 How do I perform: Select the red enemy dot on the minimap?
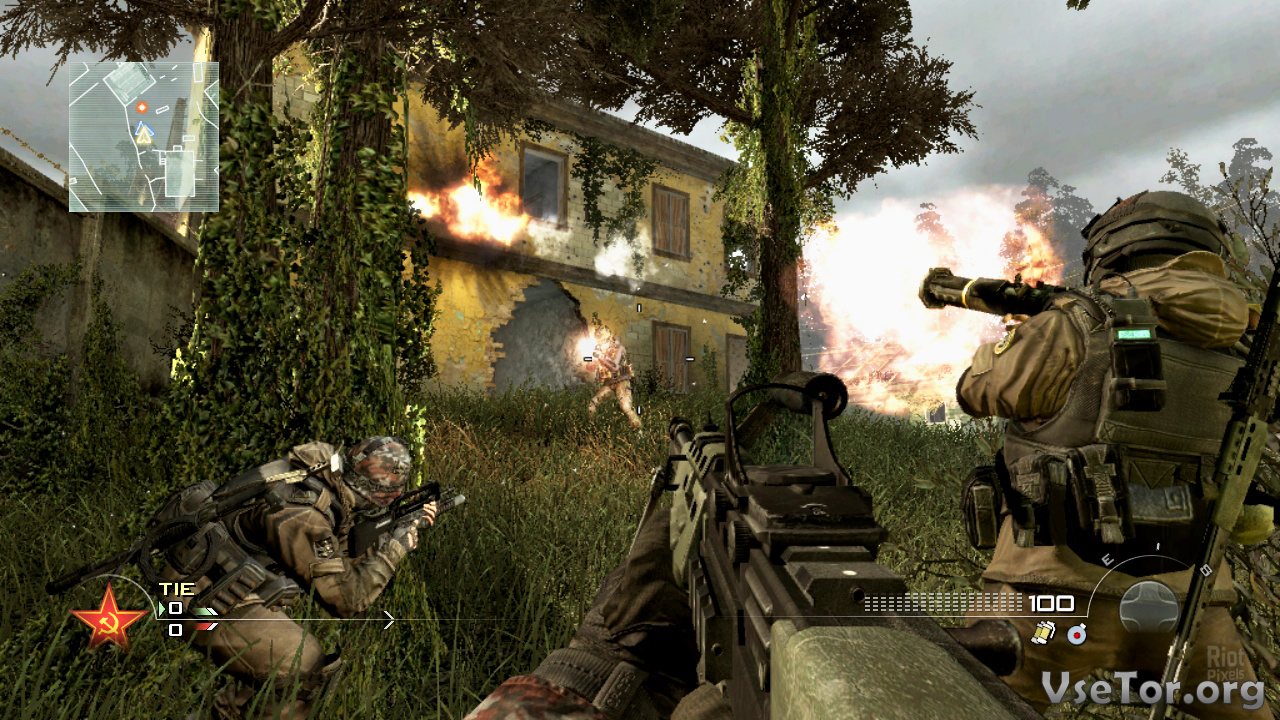pos(142,106)
